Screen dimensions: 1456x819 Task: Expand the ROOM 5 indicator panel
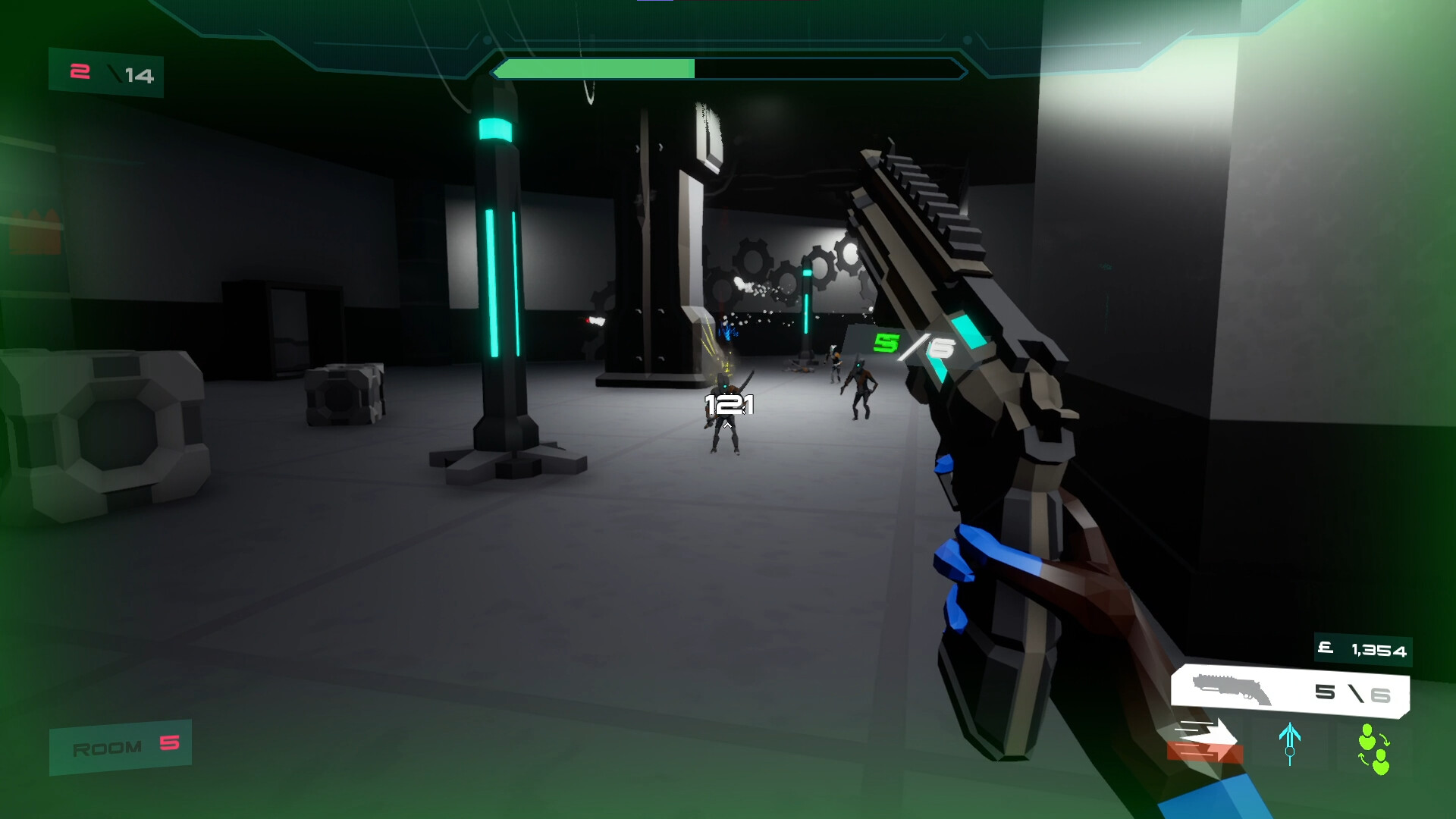point(119,747)
